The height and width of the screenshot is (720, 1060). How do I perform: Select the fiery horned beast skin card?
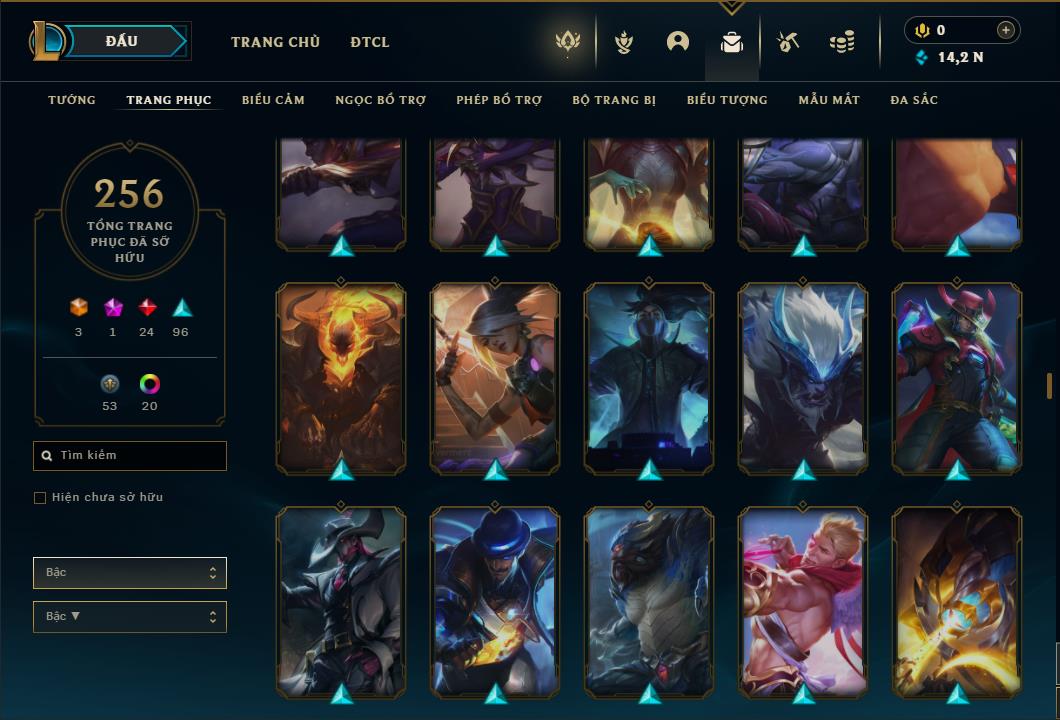pyautogui.click(x=341, y=375)
